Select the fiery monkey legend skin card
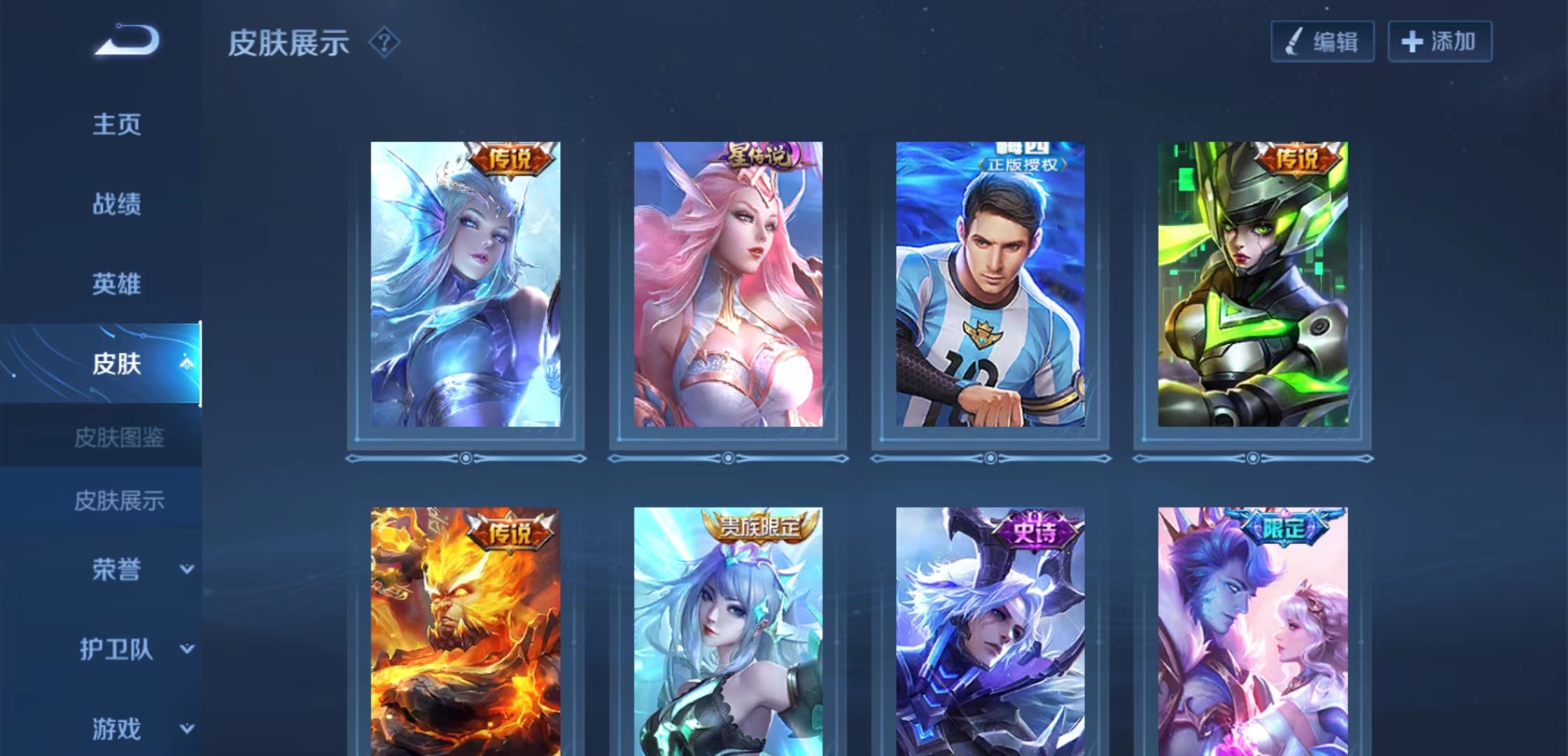The width and height of the screenshot is (1568, 756). pos(465,630)
